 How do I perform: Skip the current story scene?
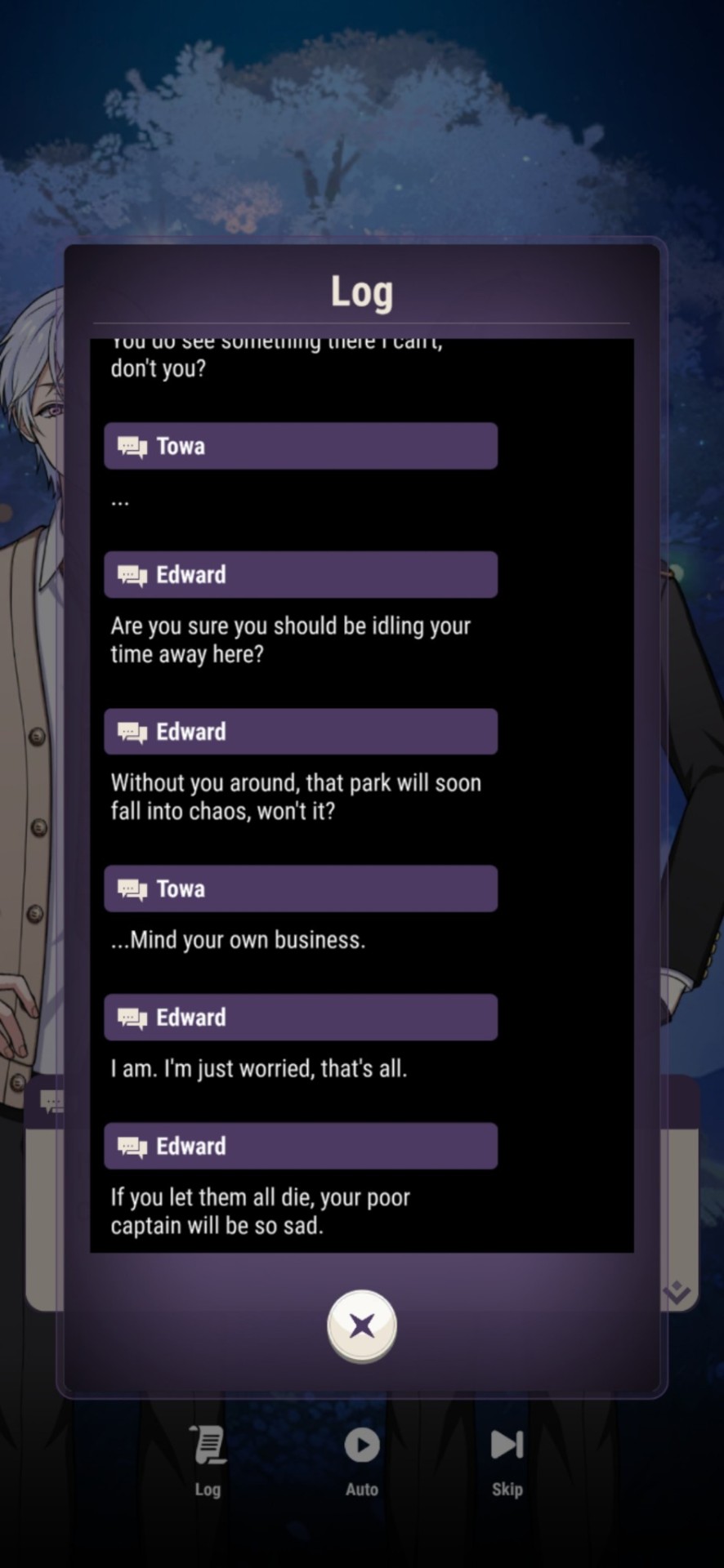click(x=507, y=1460)
